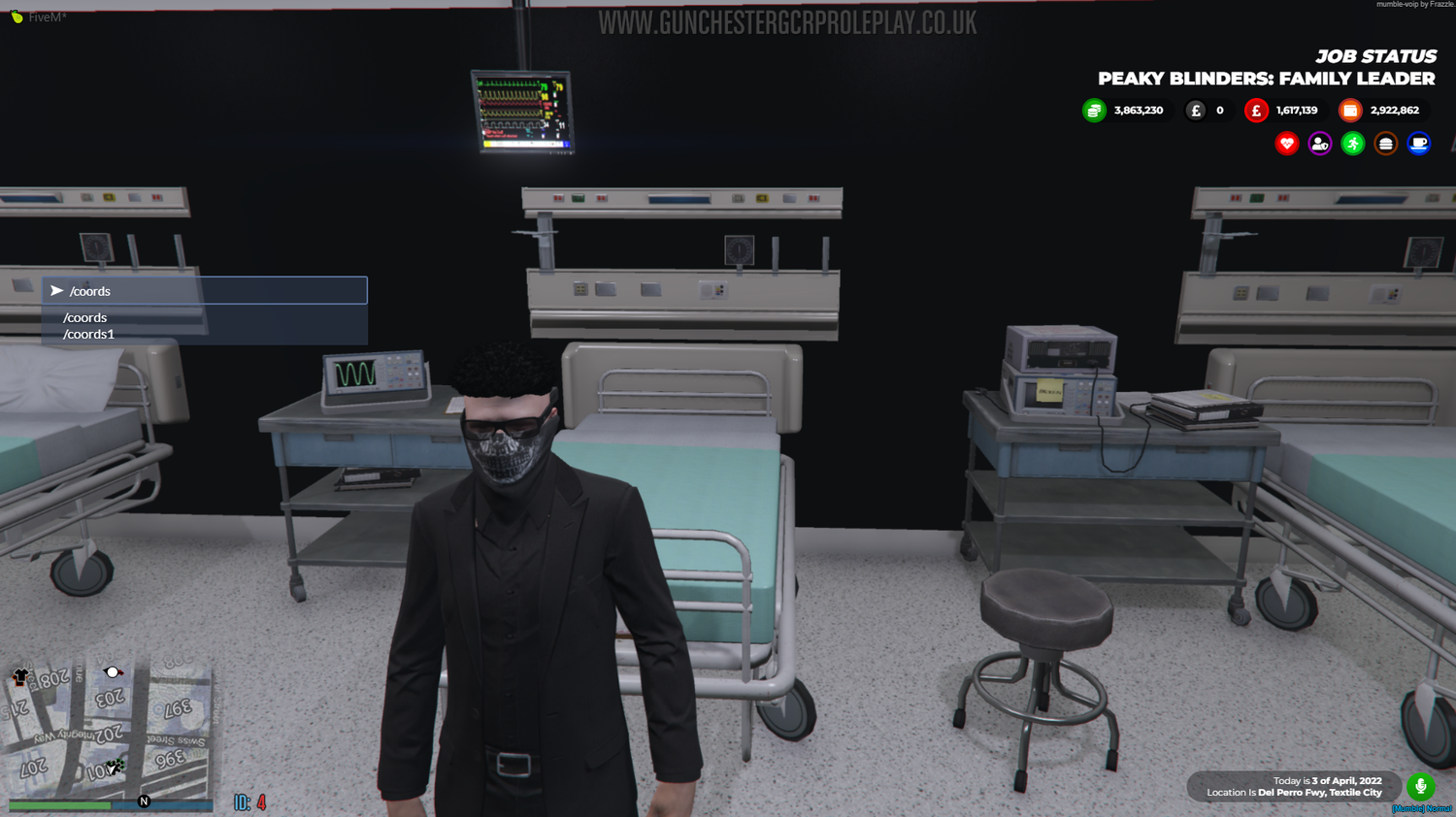The height and width of the screenshot is (817, 1456).
Task: Toggle the green microphone button
Action: pos(1421,787)
